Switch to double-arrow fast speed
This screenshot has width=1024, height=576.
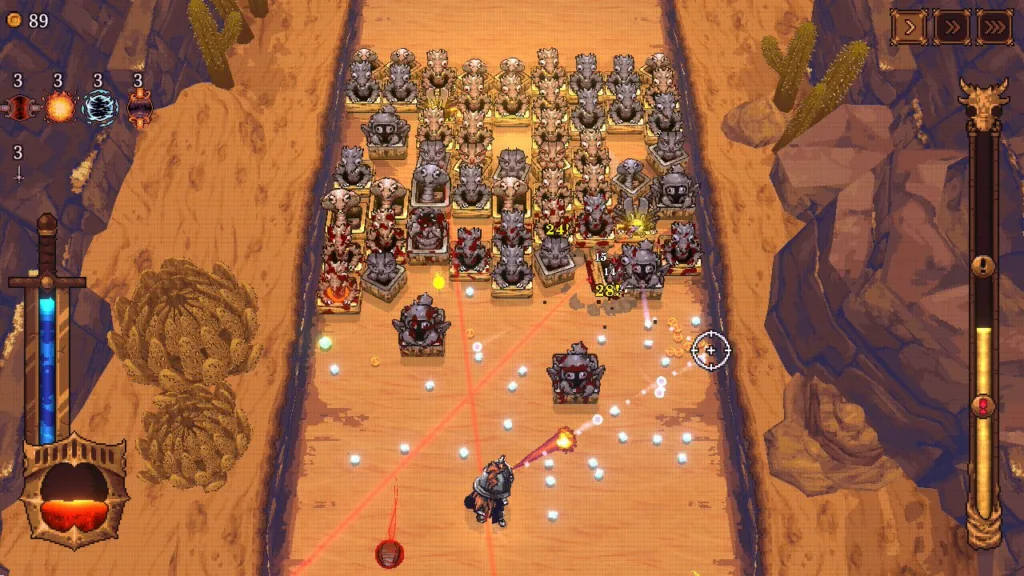pos(951,27)
